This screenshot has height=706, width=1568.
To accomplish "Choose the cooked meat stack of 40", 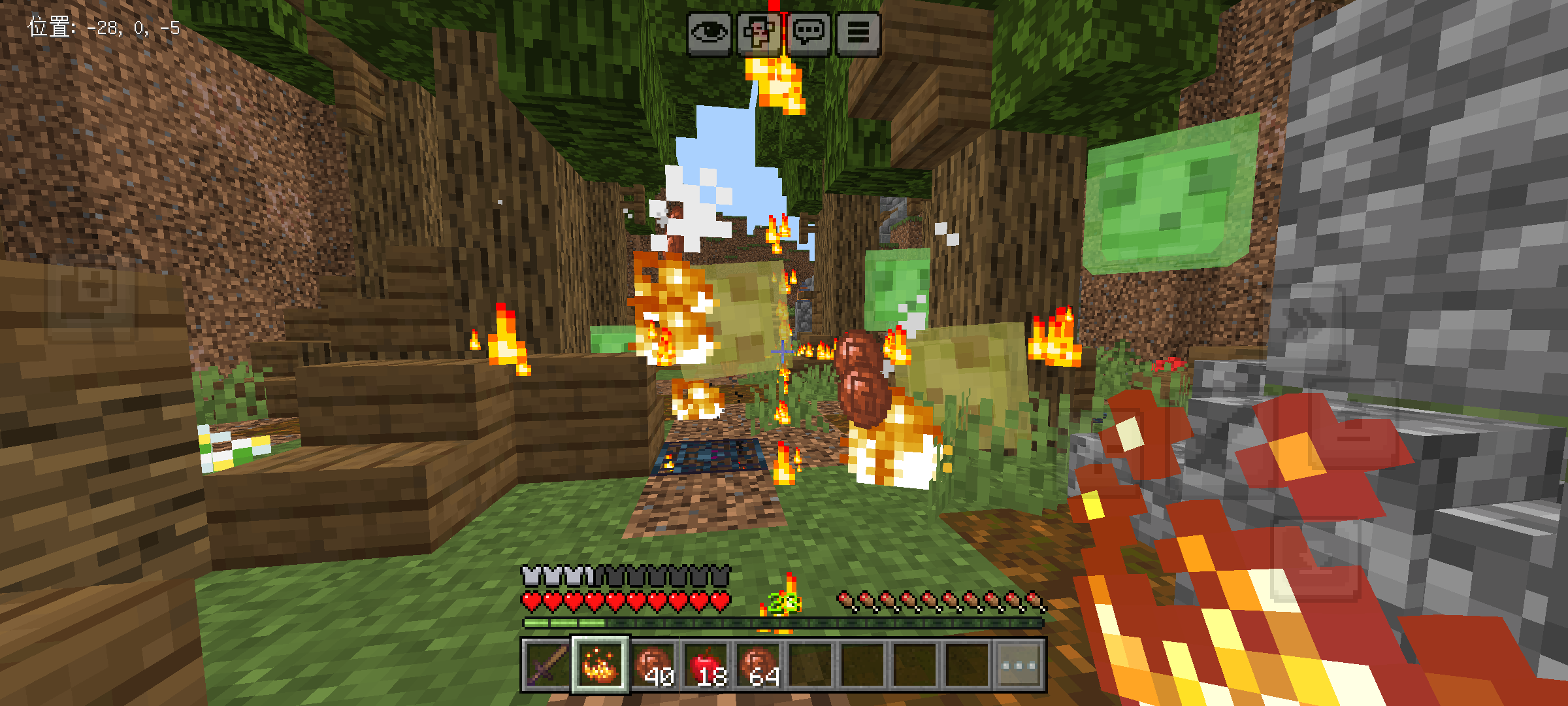I will click(653, 665).
